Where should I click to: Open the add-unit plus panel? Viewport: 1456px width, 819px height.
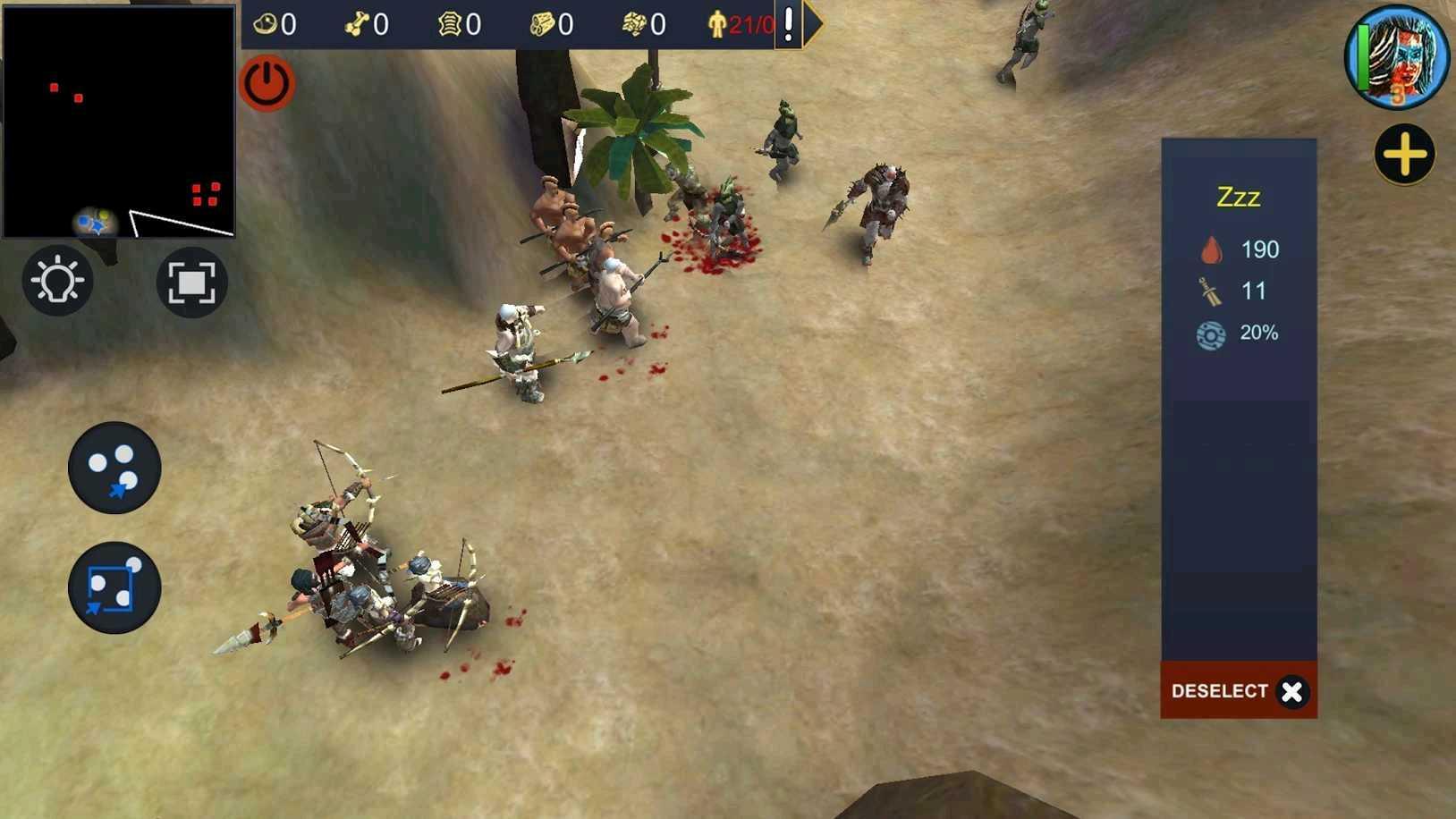[x=1403, y=154]
